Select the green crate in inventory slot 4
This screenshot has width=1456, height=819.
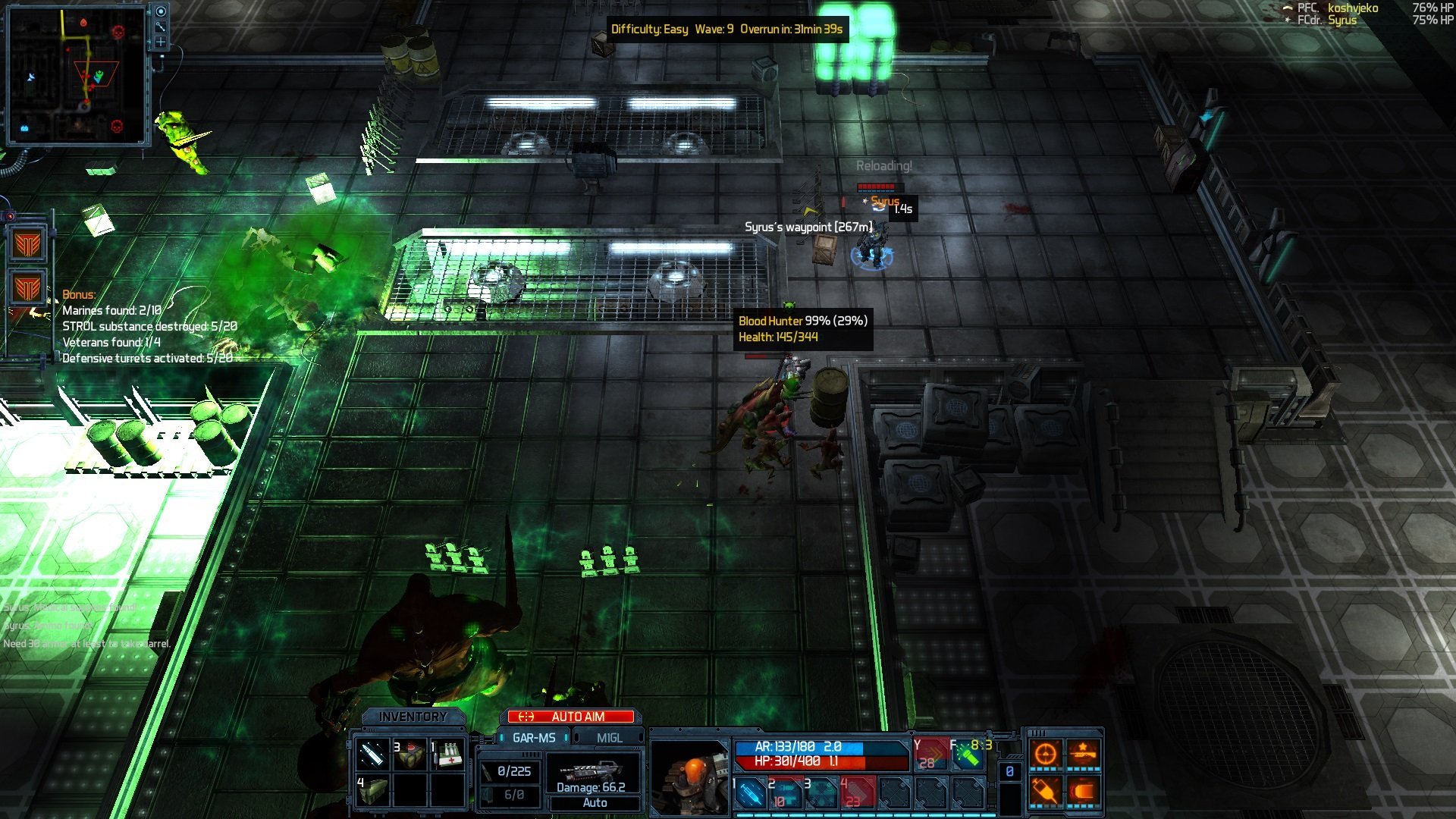tap(372, 791)
